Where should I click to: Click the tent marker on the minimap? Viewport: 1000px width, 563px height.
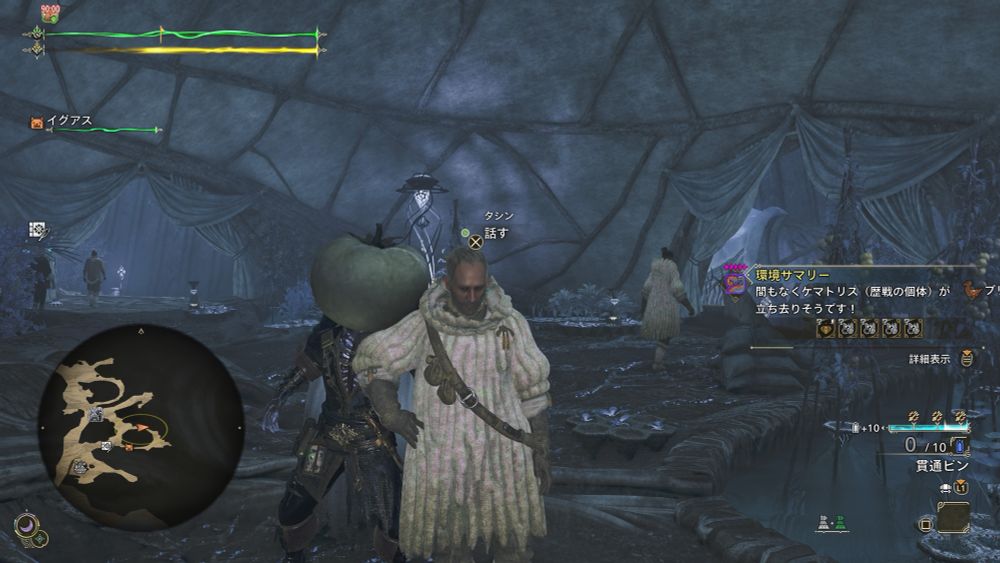pos(95,412)
